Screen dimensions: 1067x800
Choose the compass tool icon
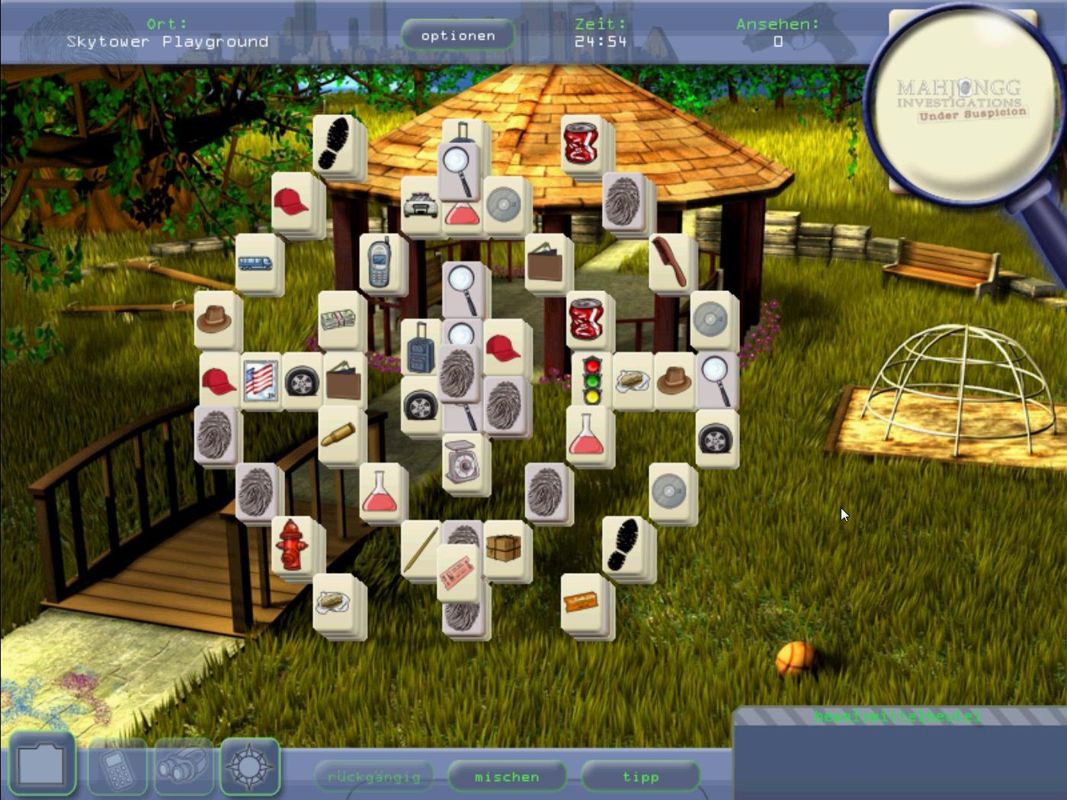click(249, 767)
